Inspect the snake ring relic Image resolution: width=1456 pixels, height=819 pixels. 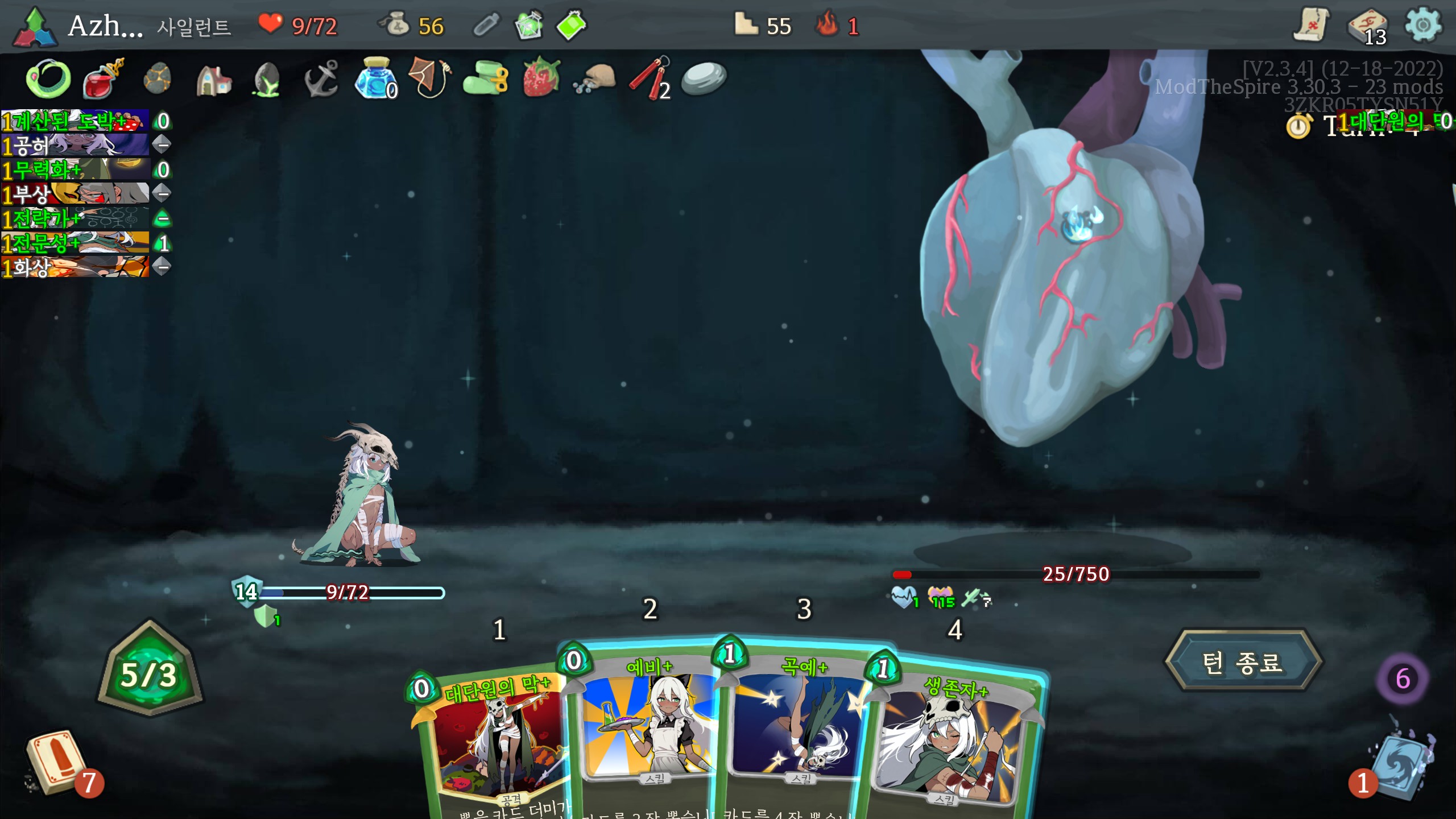[x=48, y=78]
